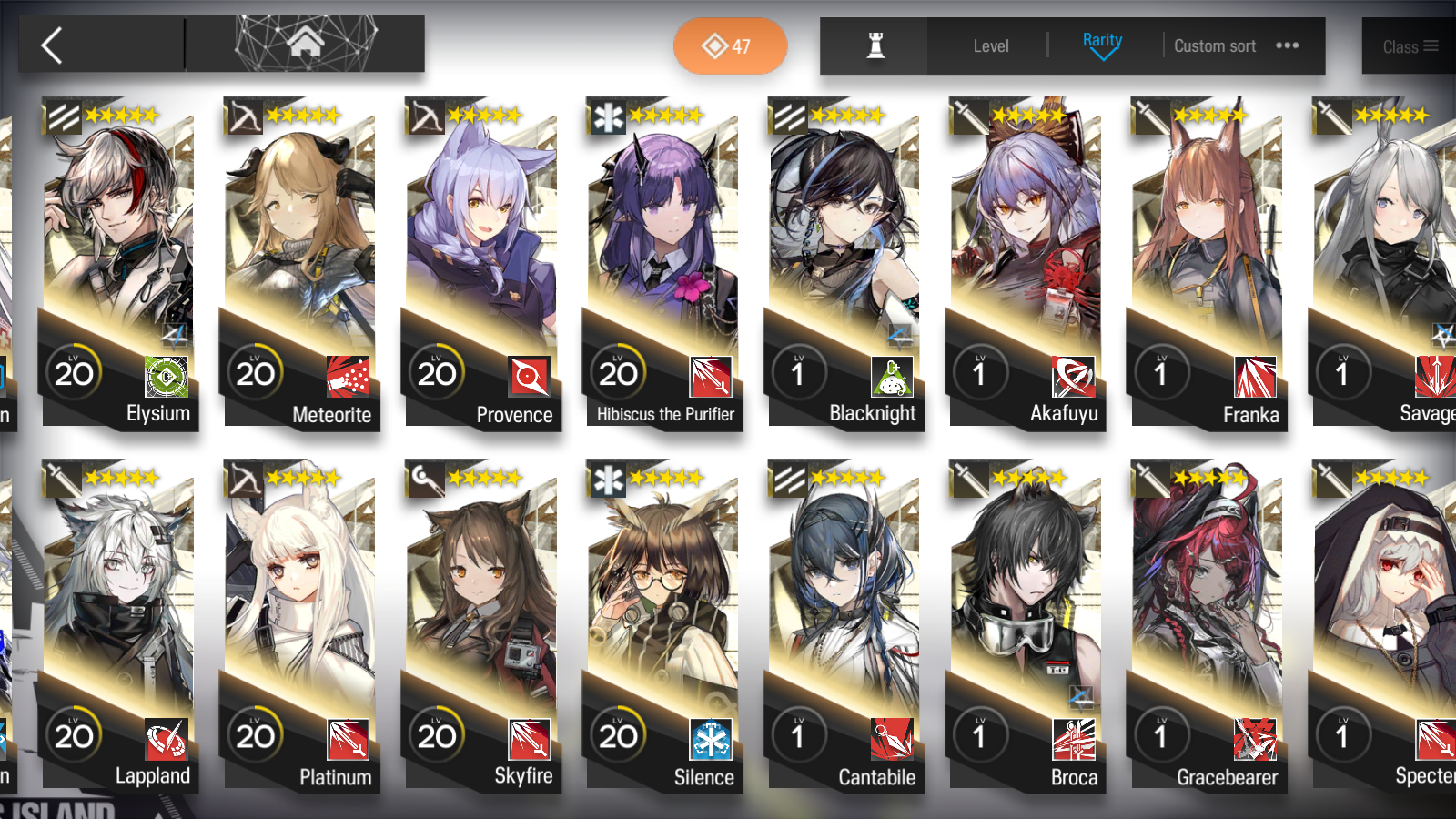Click Blacknight's green C+ faction icon
Screen dimensions: 1456x819
[x=892, y=376]
